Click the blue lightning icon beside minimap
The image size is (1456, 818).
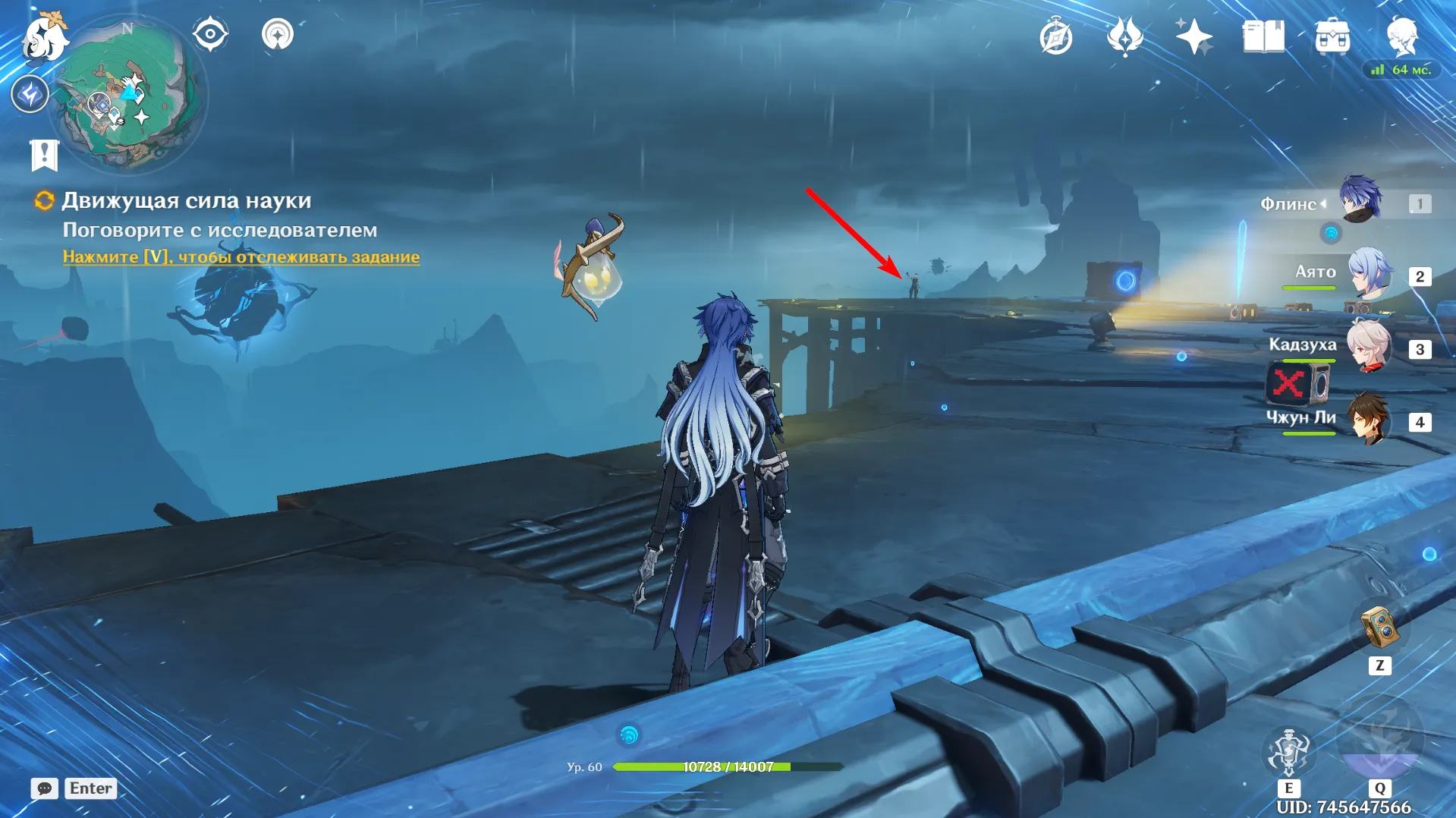tap(30, 94)
